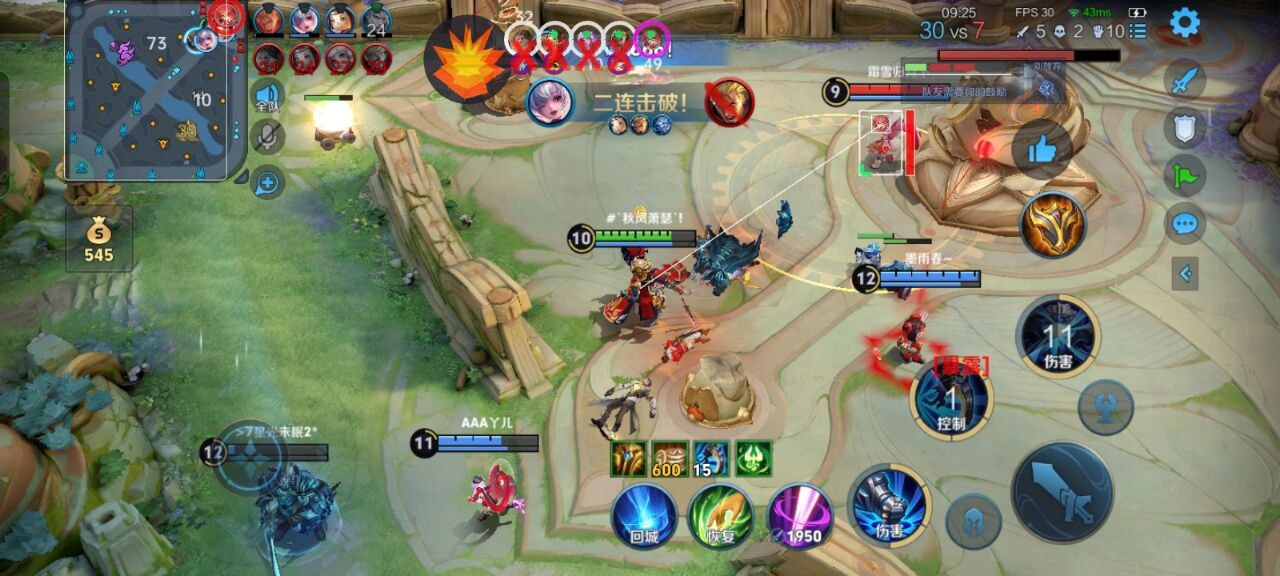Tap the minimap in the corner
Image resolution: width=1280 pixels, height=576 pixels.
coord(153,92)
